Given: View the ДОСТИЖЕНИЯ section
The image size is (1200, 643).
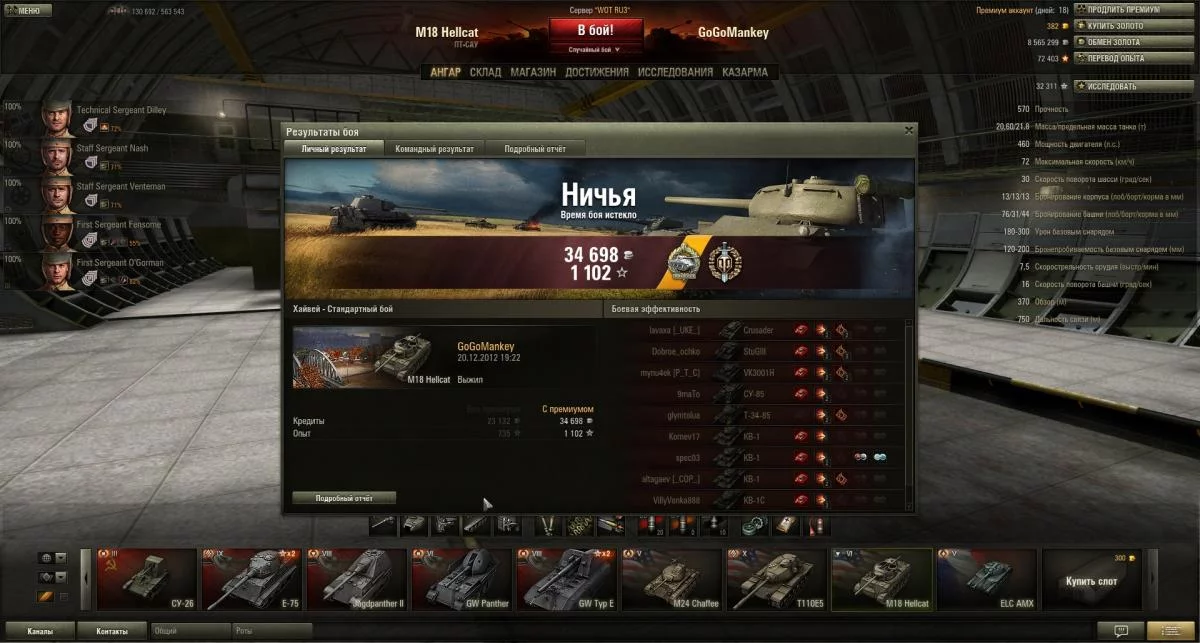Looking at the screenshot, I should (x=596, y=72).
